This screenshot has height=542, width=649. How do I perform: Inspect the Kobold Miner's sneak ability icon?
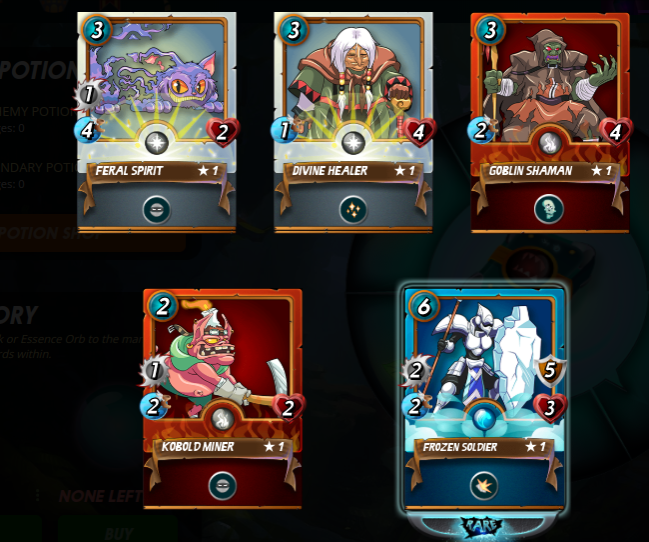[222, 485]
